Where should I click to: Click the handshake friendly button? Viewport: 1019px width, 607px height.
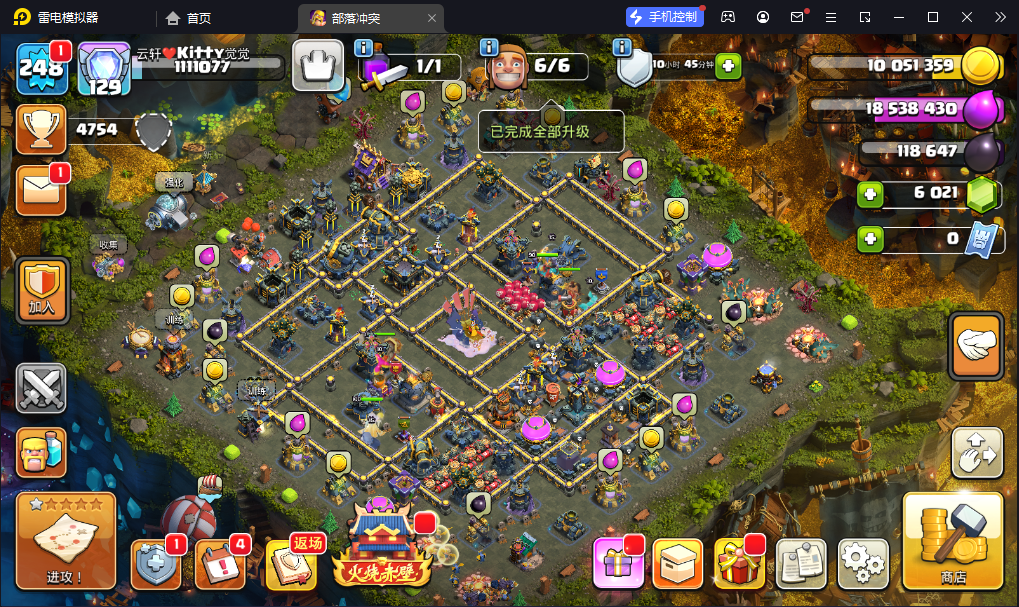click(976, 346)
